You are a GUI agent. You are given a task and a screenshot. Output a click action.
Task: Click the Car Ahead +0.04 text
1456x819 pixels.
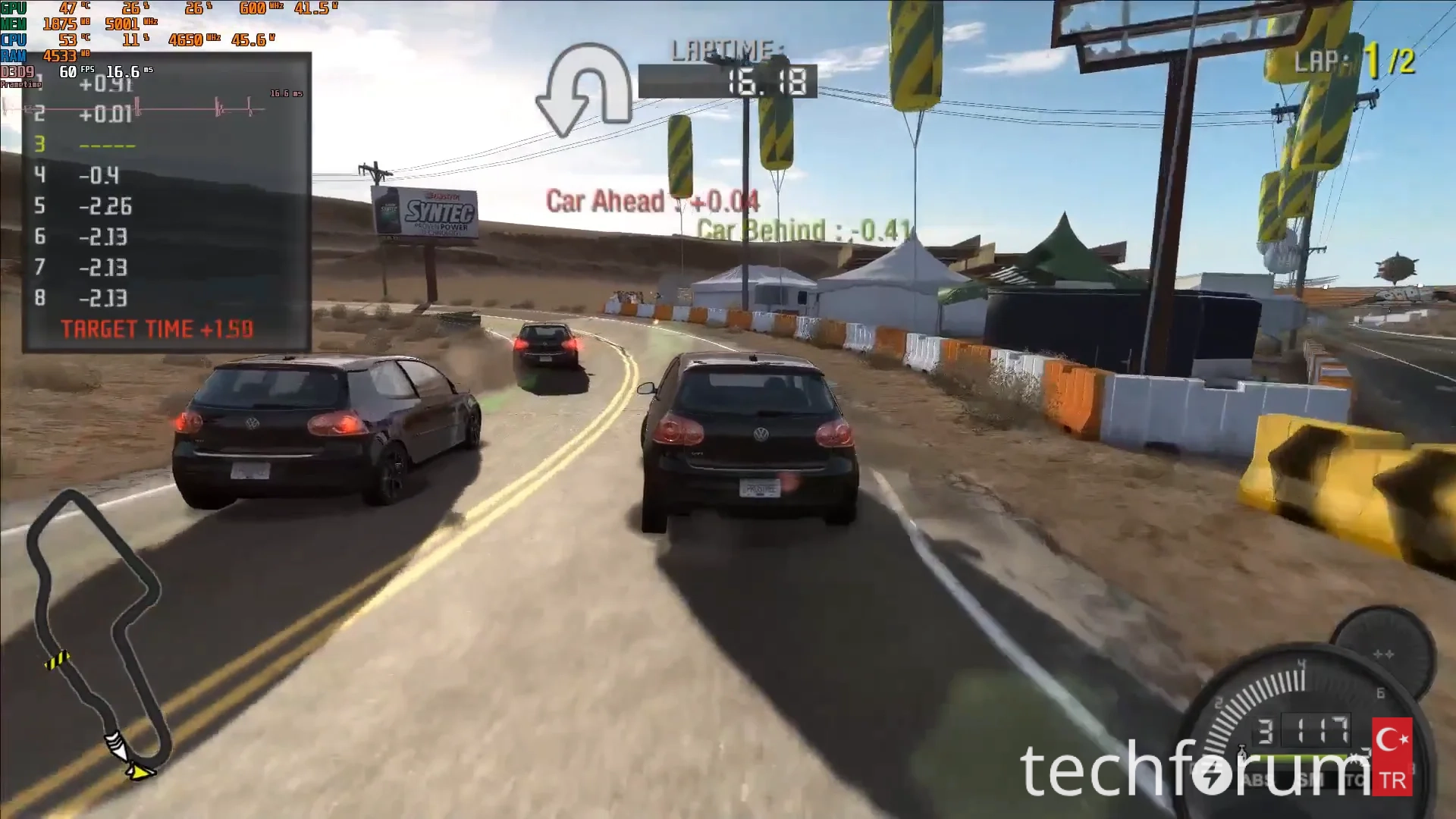[652, 202]
